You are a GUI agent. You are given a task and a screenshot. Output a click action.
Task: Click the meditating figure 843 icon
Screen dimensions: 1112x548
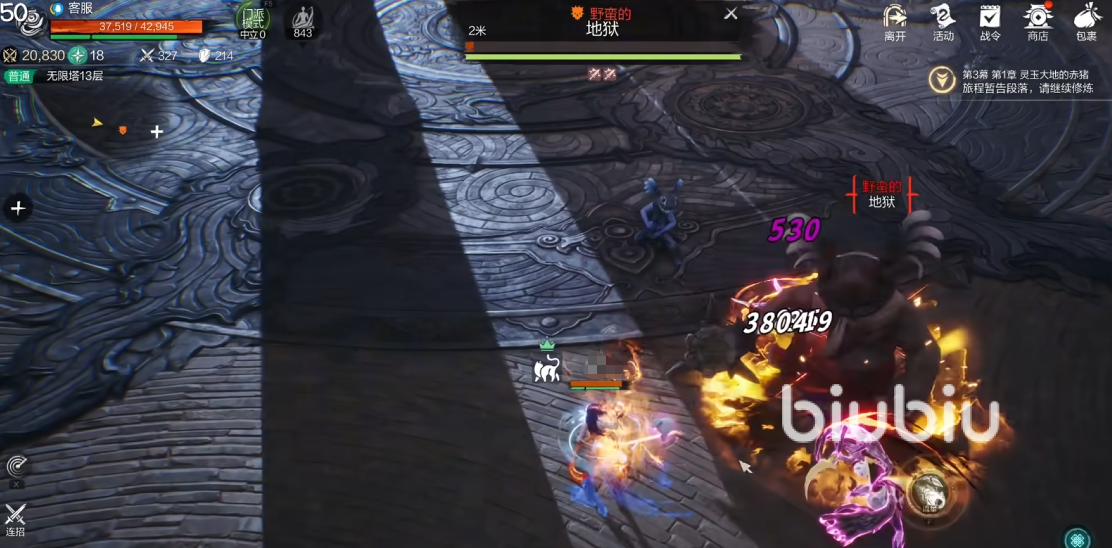pos(302,20)
